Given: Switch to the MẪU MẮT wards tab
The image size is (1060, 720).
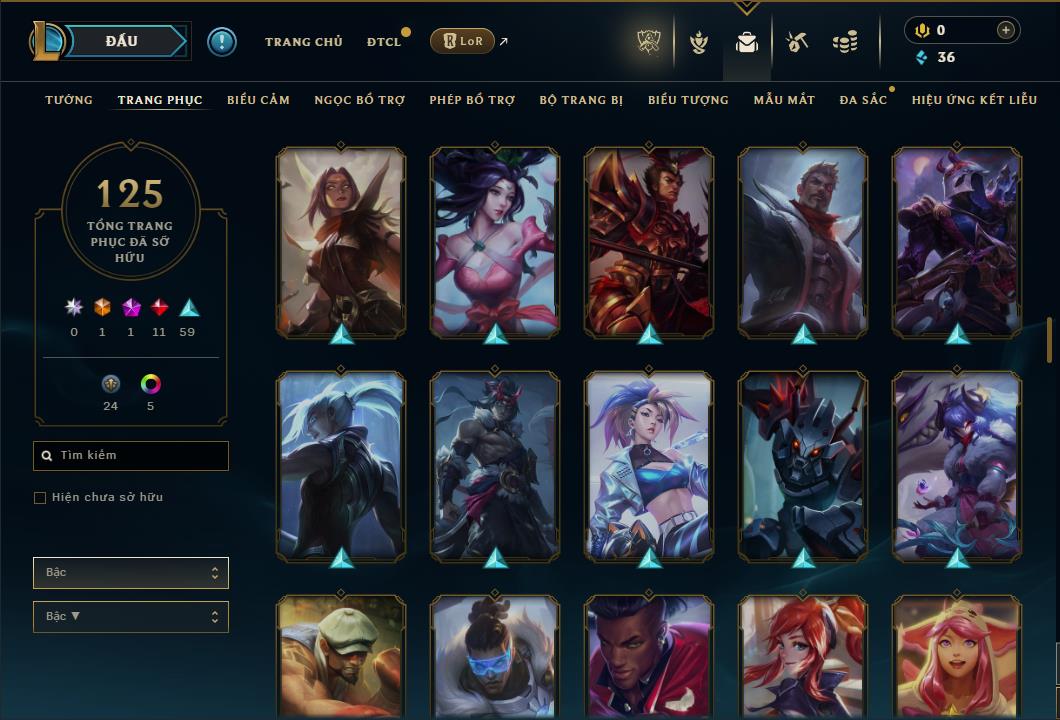Looking at the screenshot, I should point(784,100).
